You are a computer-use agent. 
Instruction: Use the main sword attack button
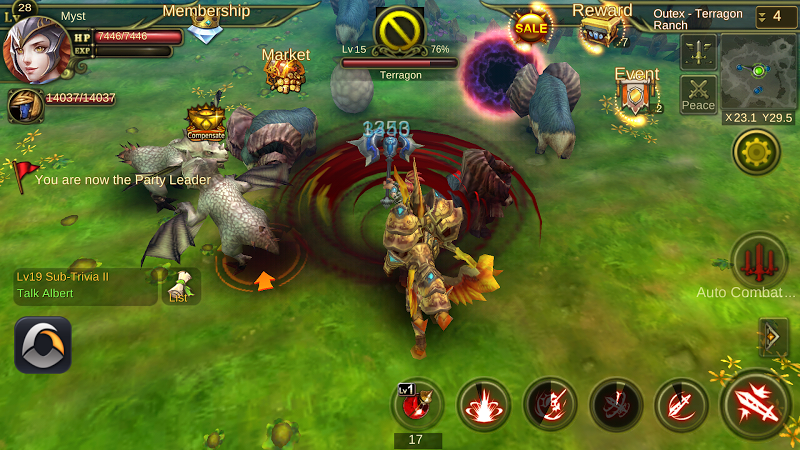tap(756, 404)
